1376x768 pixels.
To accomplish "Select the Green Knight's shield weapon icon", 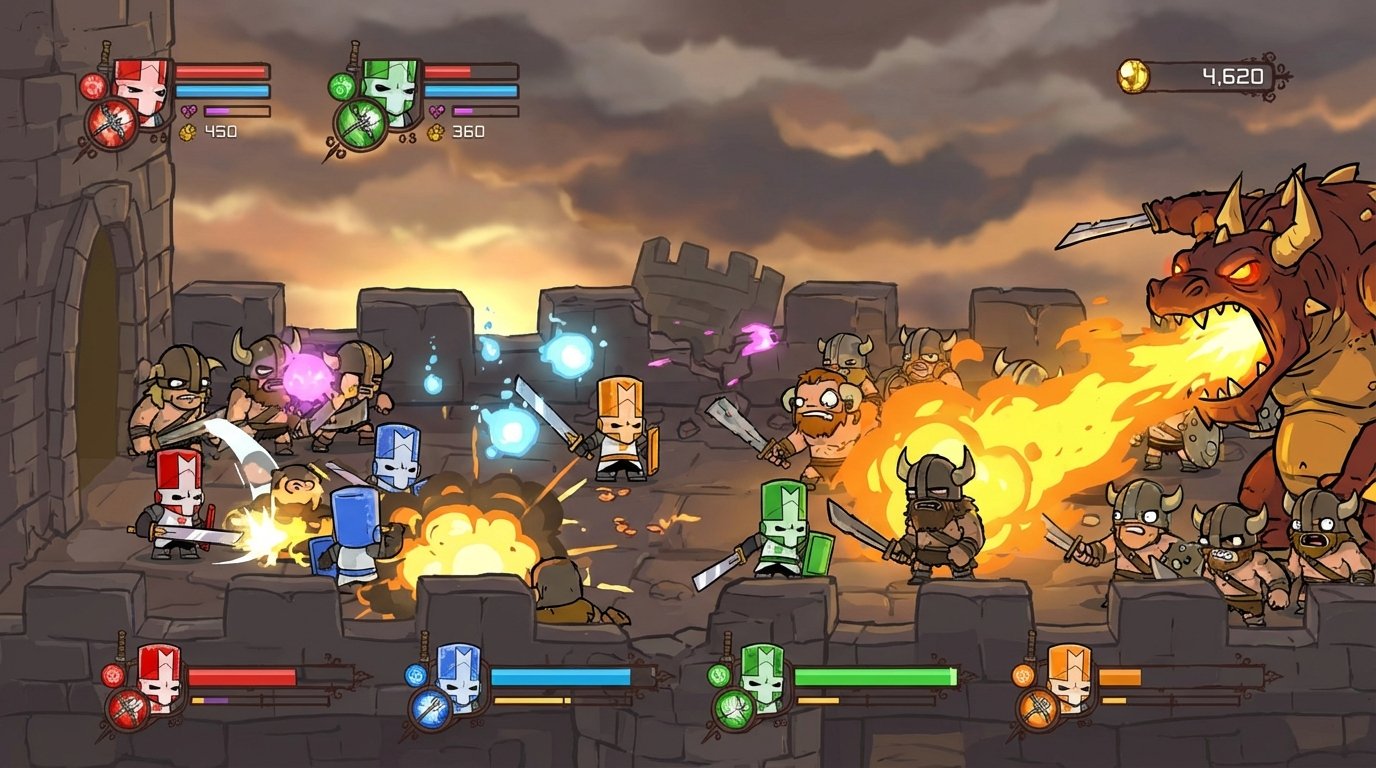I will 360,120.
